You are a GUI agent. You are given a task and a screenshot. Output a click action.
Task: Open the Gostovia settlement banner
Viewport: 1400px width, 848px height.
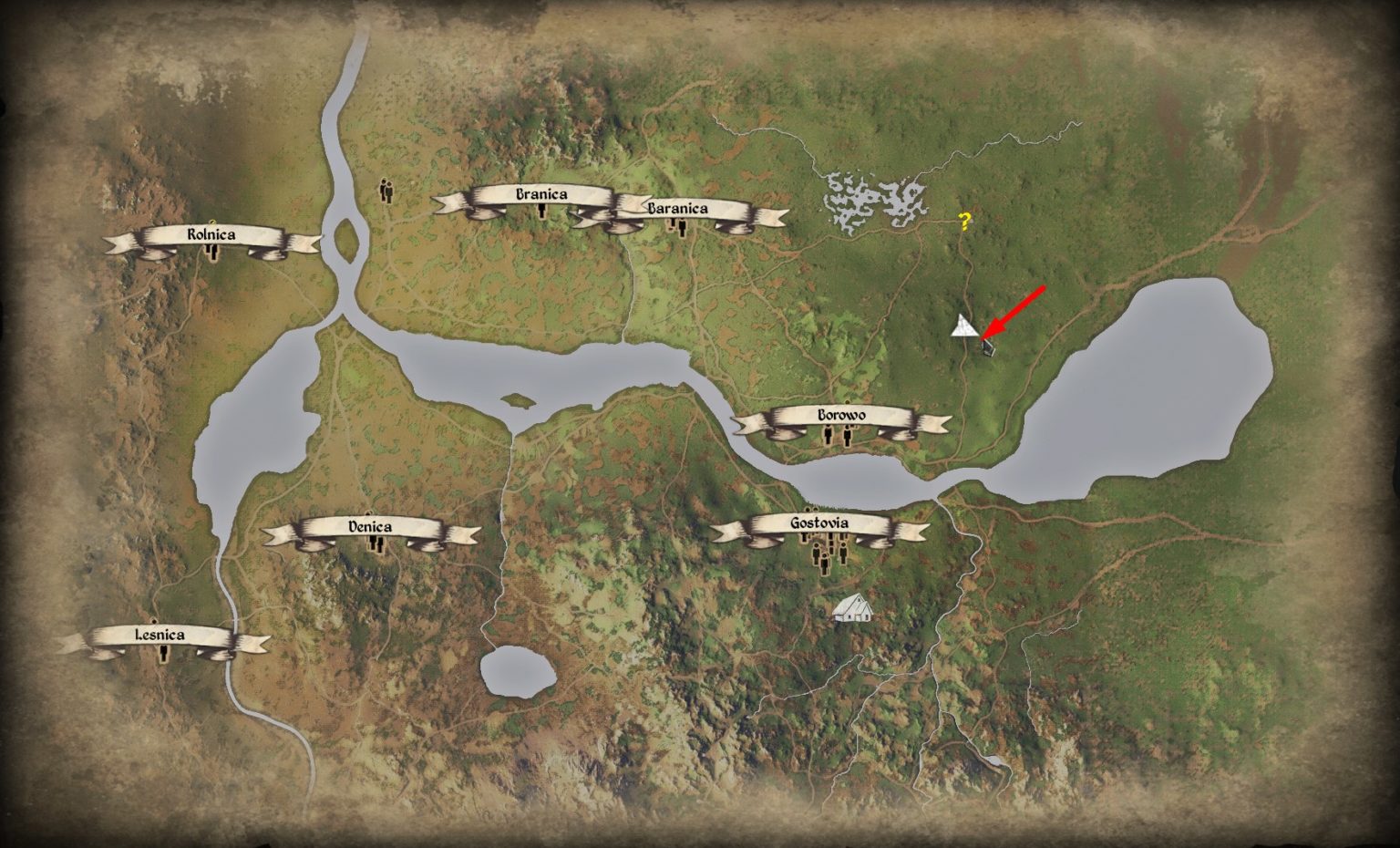pyautogui.click(x=819, y=523)
